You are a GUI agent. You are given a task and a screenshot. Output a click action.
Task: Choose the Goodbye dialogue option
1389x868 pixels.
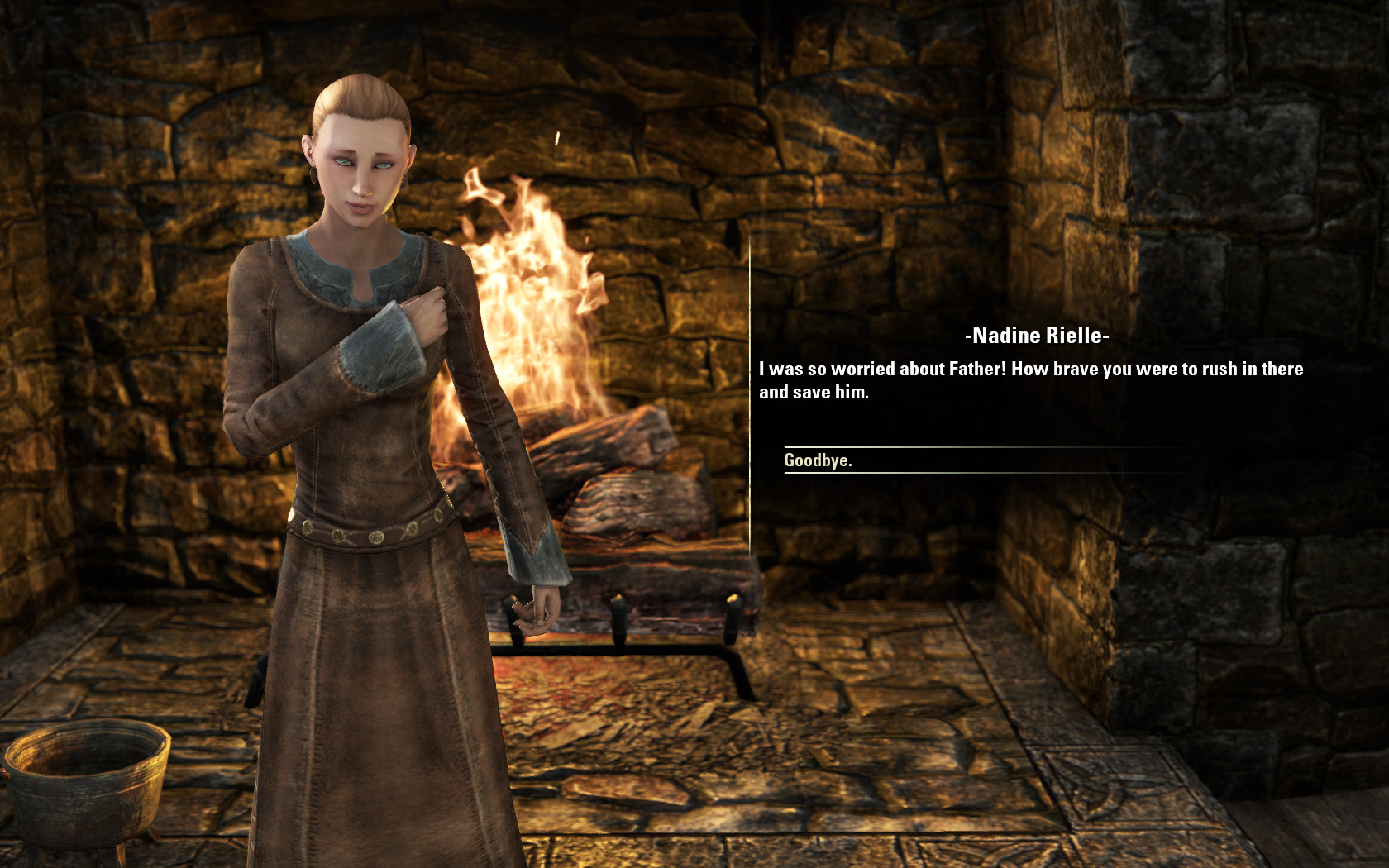point(818,460)
